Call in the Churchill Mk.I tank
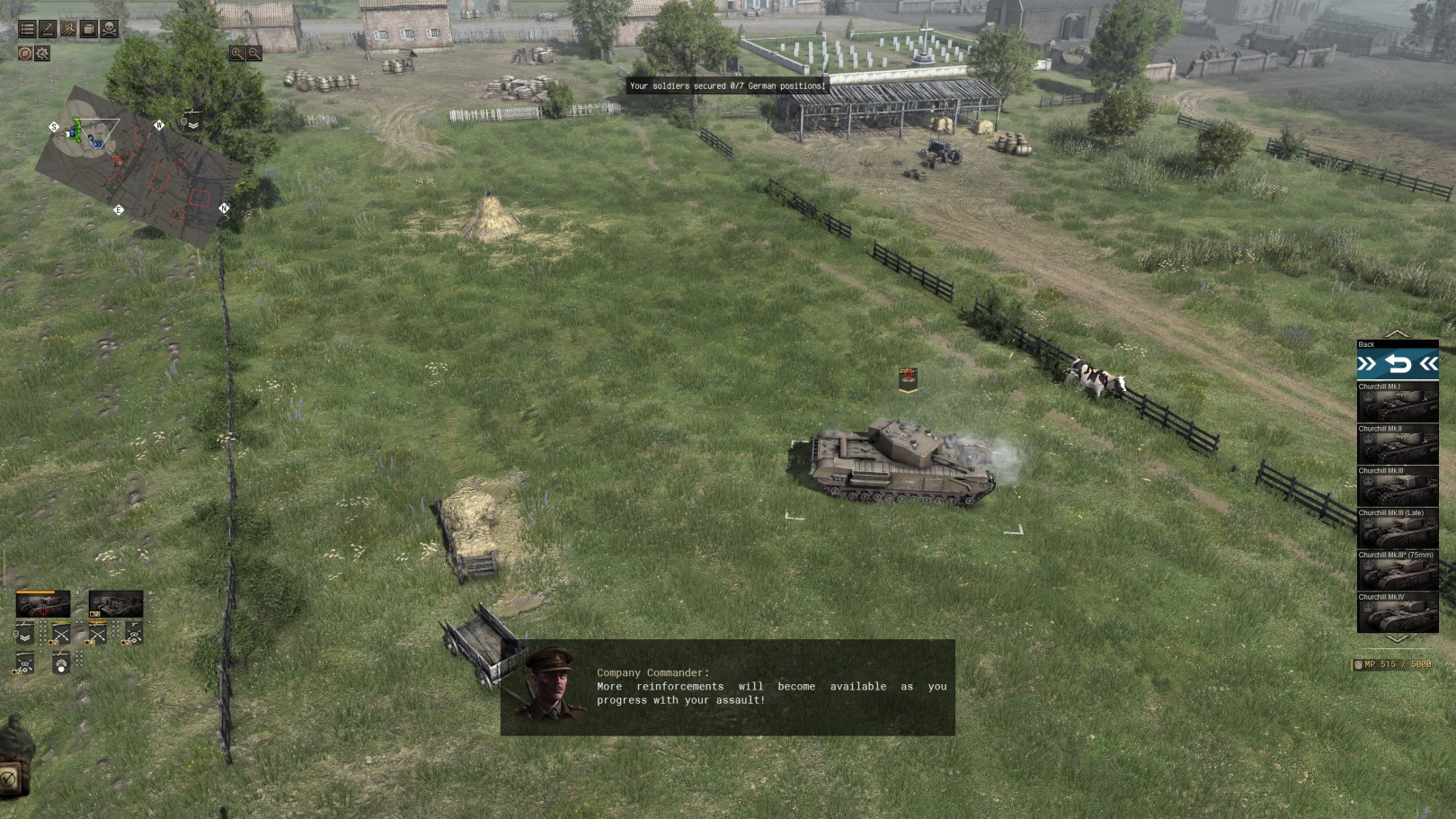This screenshot has height=819, width=1456. [x=1398, y=402]
